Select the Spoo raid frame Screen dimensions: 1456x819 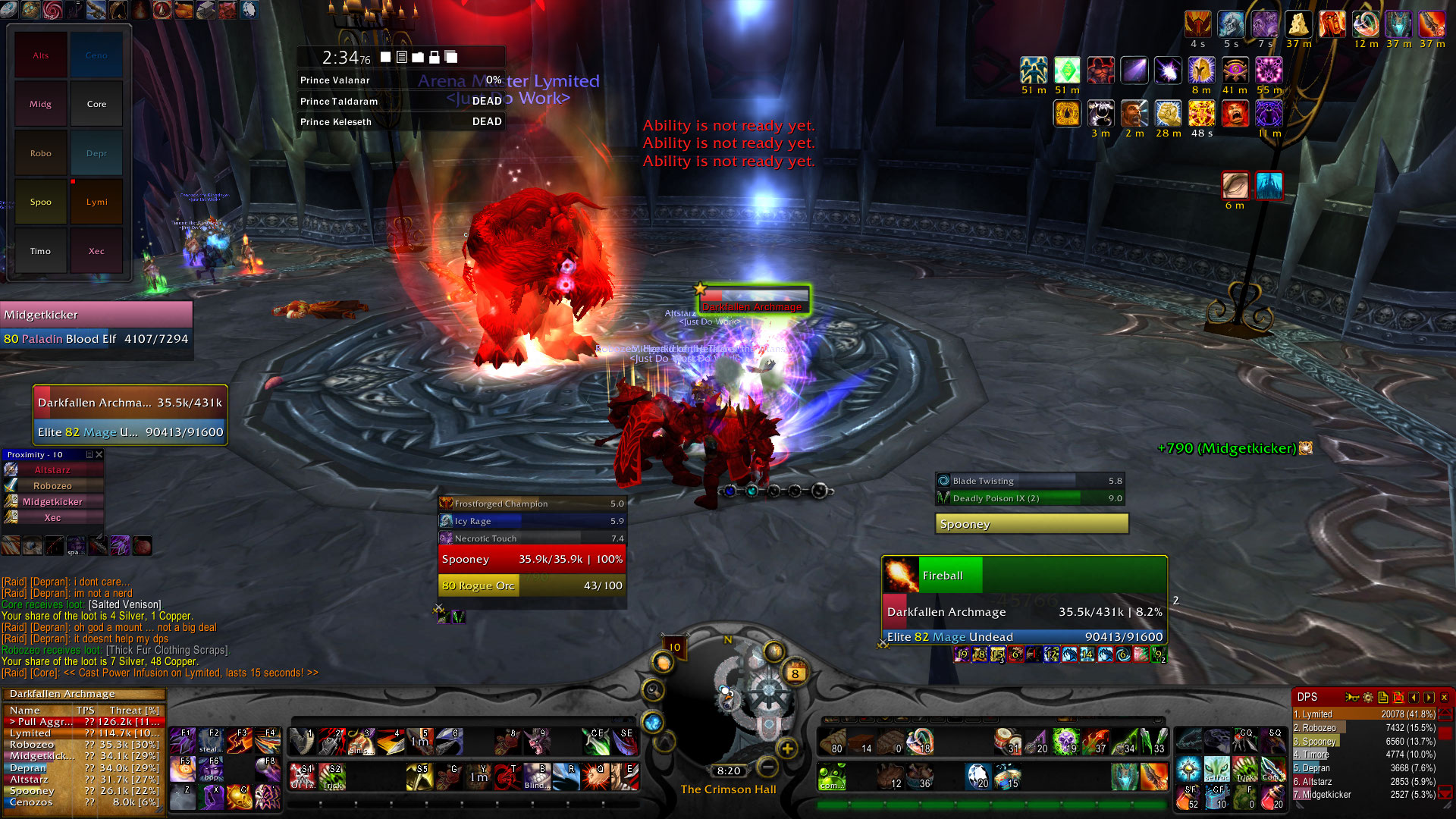coord(41,202)
